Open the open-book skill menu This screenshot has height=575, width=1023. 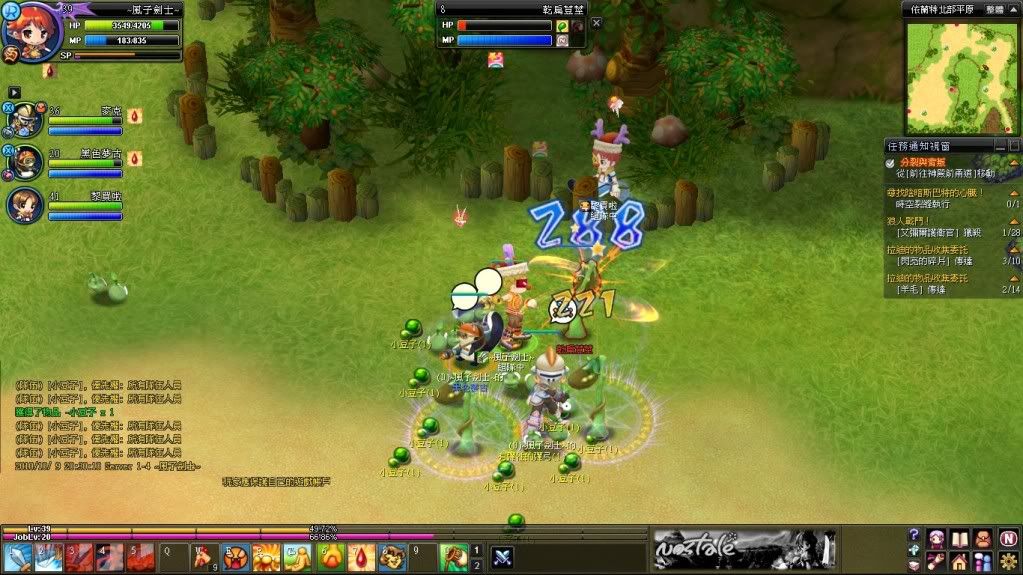click(x=959, y=538)
